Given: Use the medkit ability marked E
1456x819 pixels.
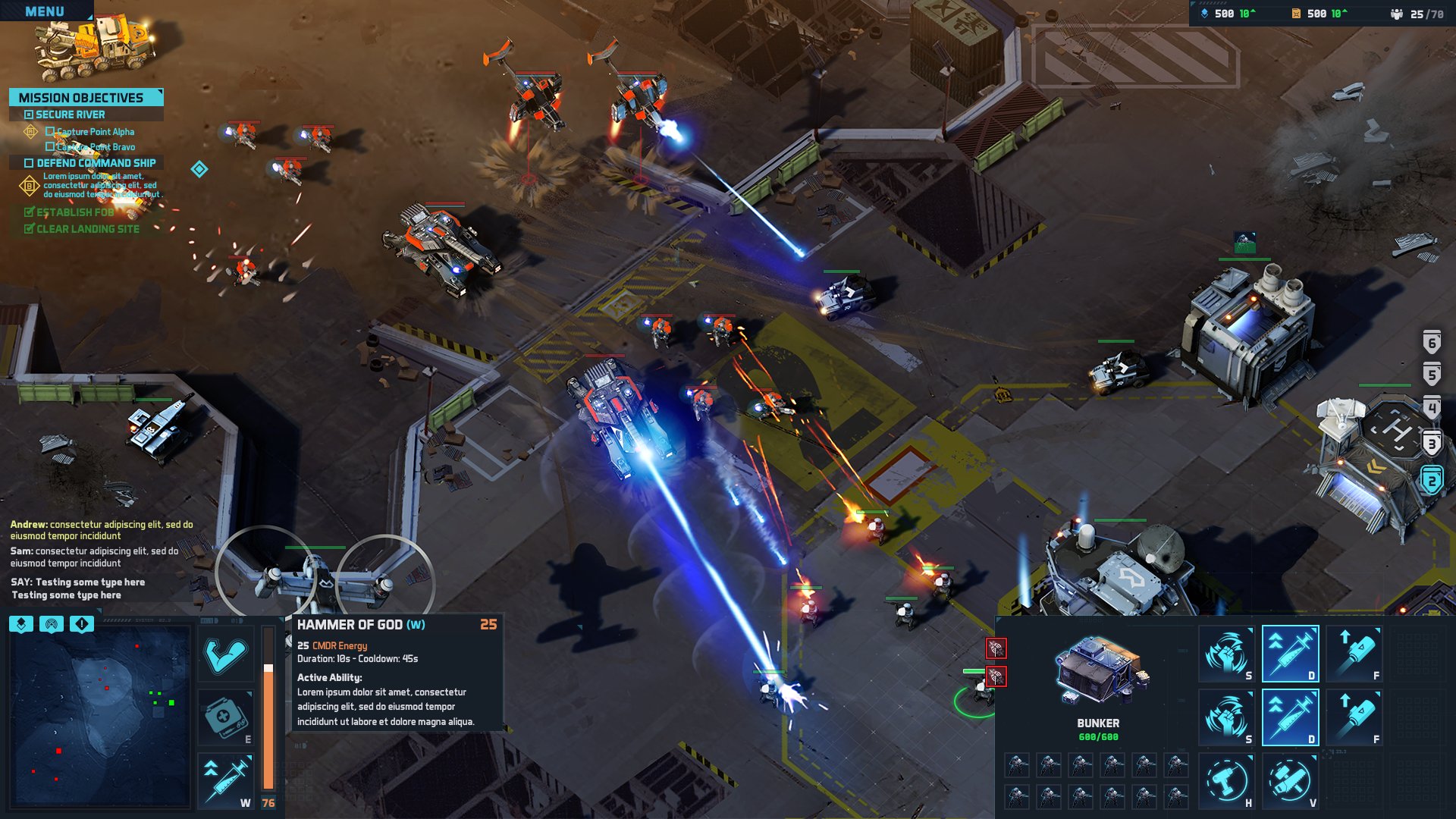Looking at the screenshot, I should click(226, 717).
